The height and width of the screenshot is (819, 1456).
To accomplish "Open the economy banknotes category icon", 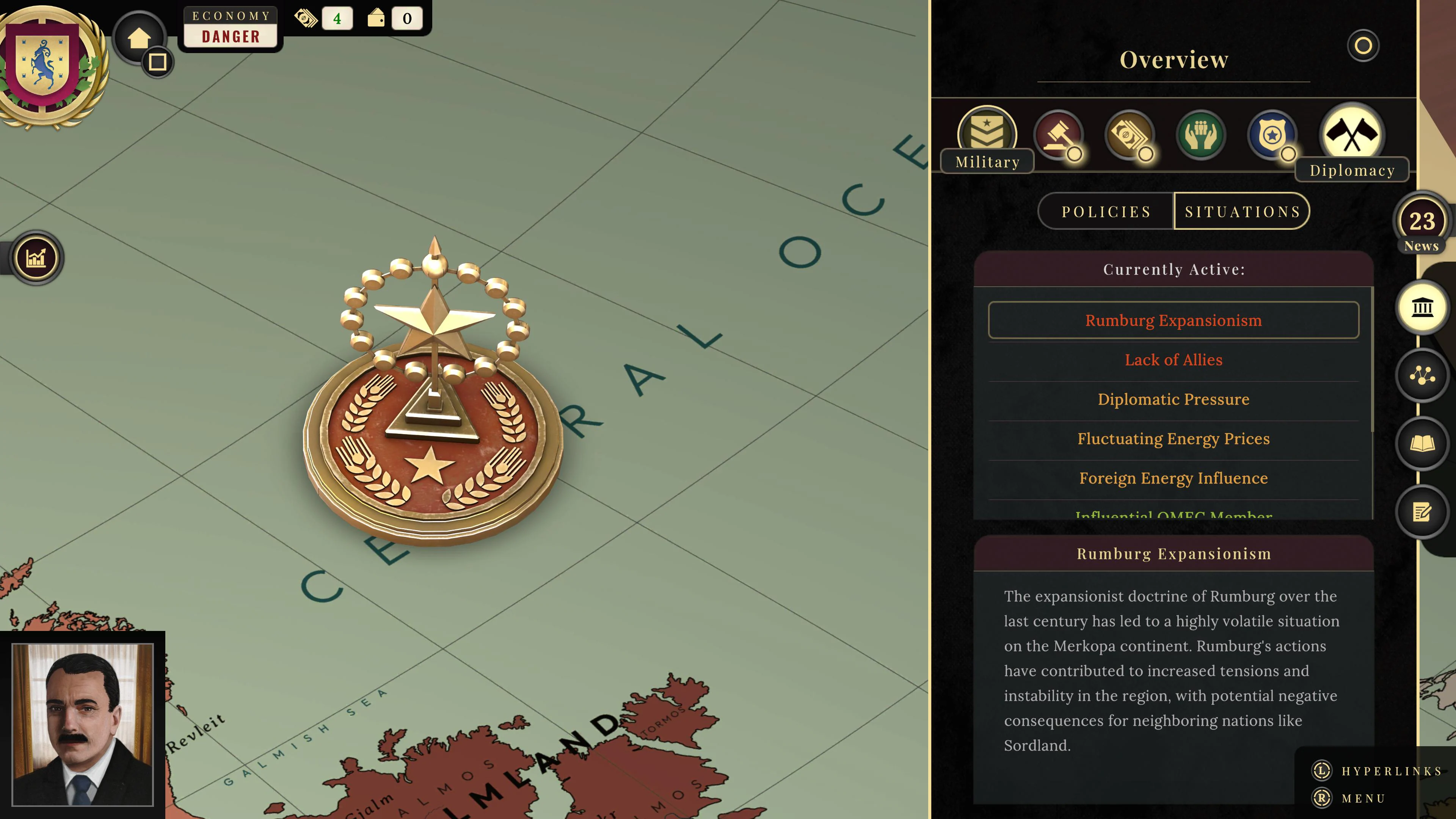I will [1130, 135].
